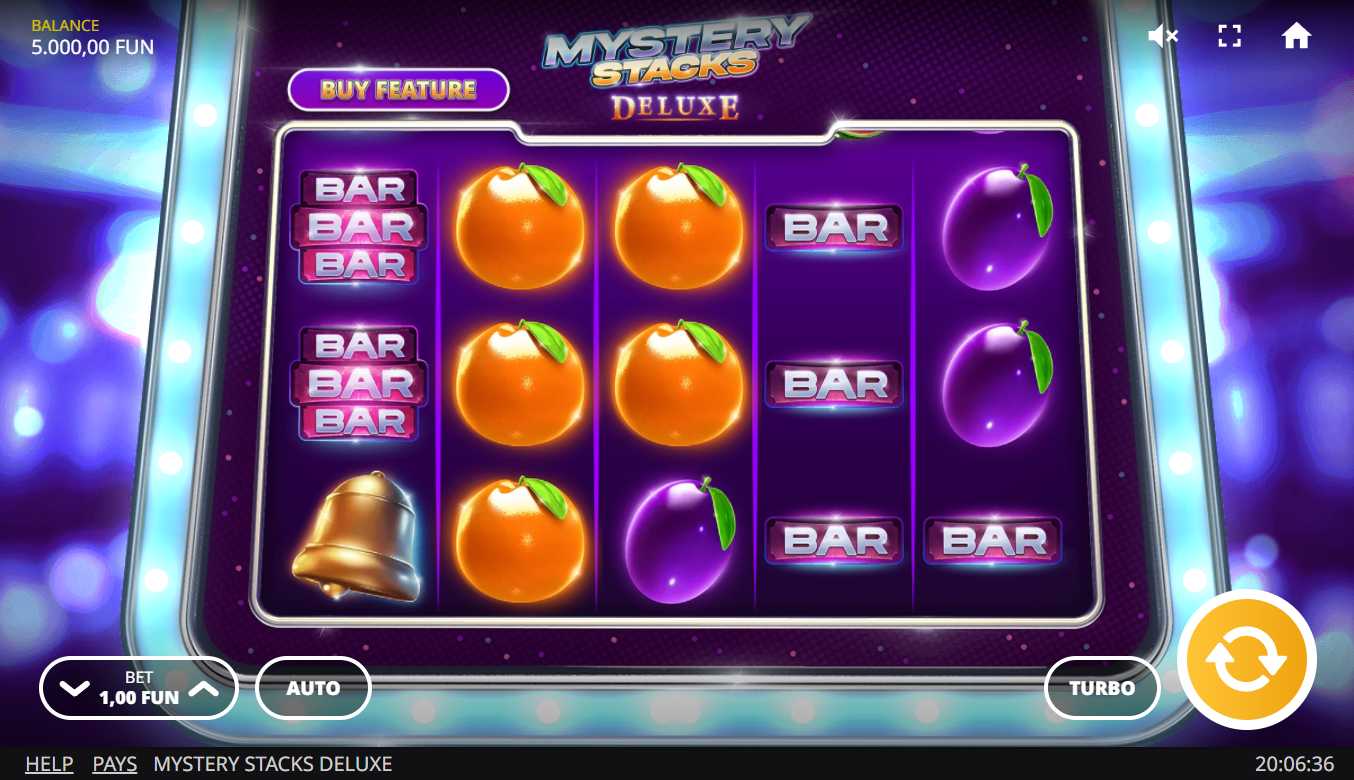Screen dimensions: 1354x780
Task: Activate Turbo spin mode
Action: tap(1102, 688)
